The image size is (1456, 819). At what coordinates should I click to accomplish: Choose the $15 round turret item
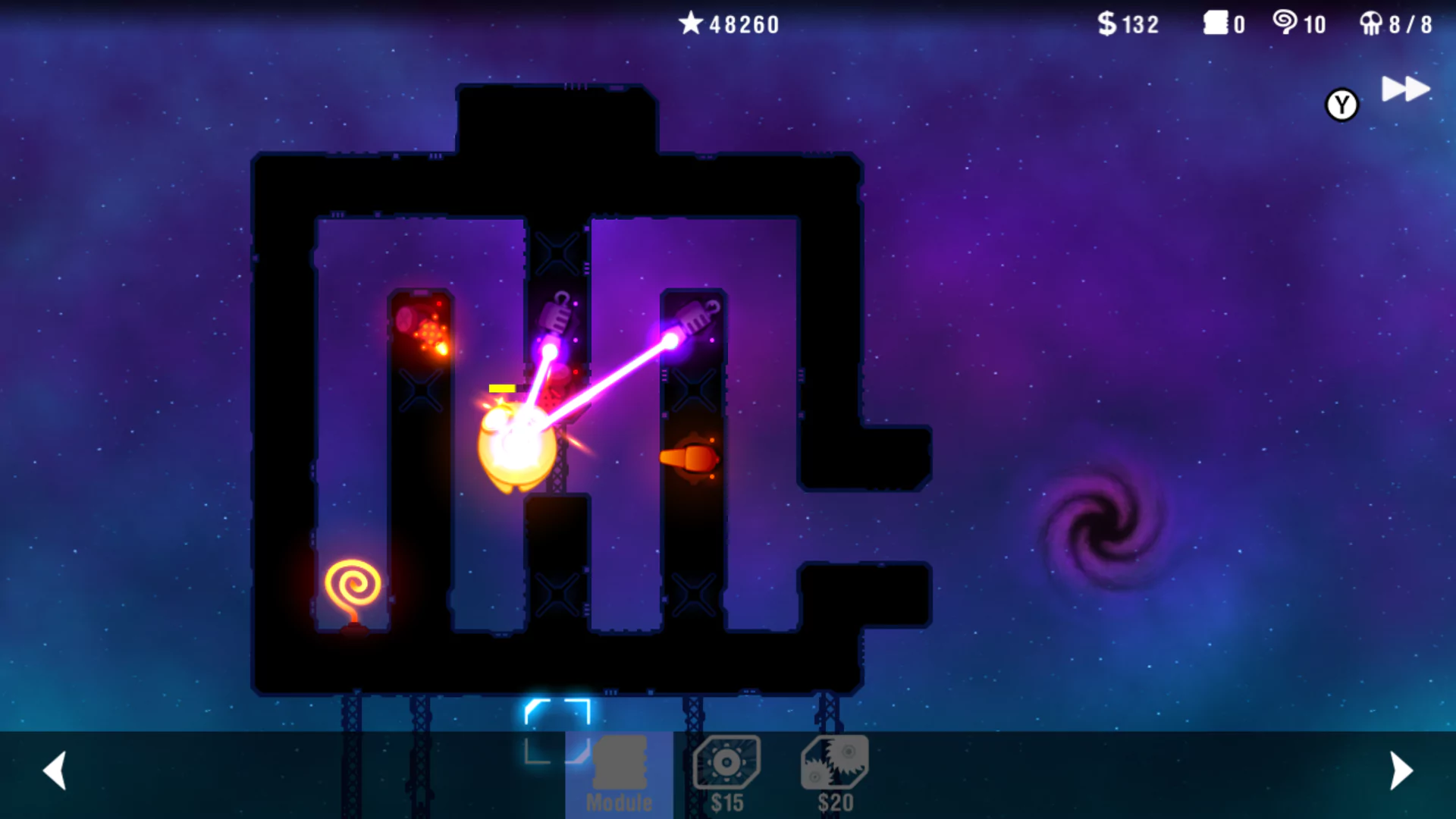point(726,772)
